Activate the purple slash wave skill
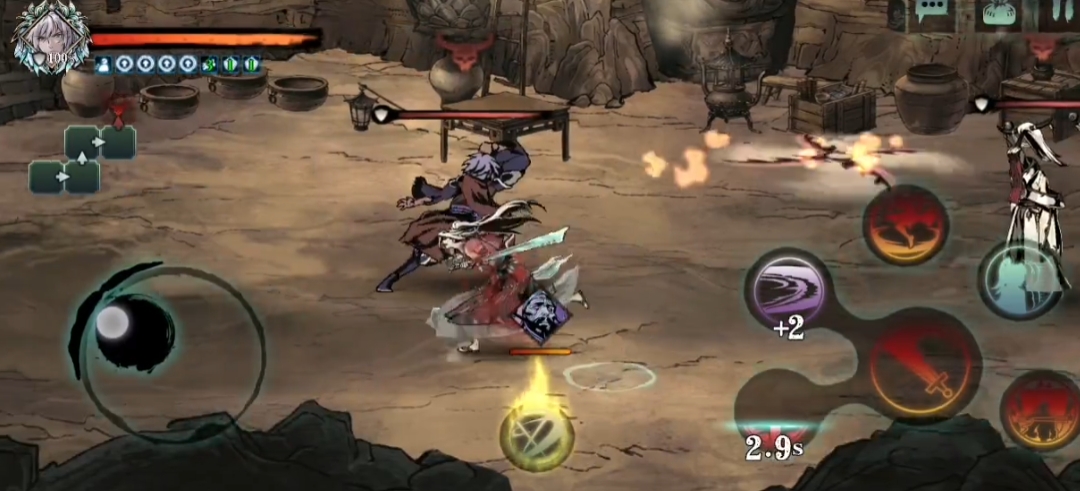 789,289
